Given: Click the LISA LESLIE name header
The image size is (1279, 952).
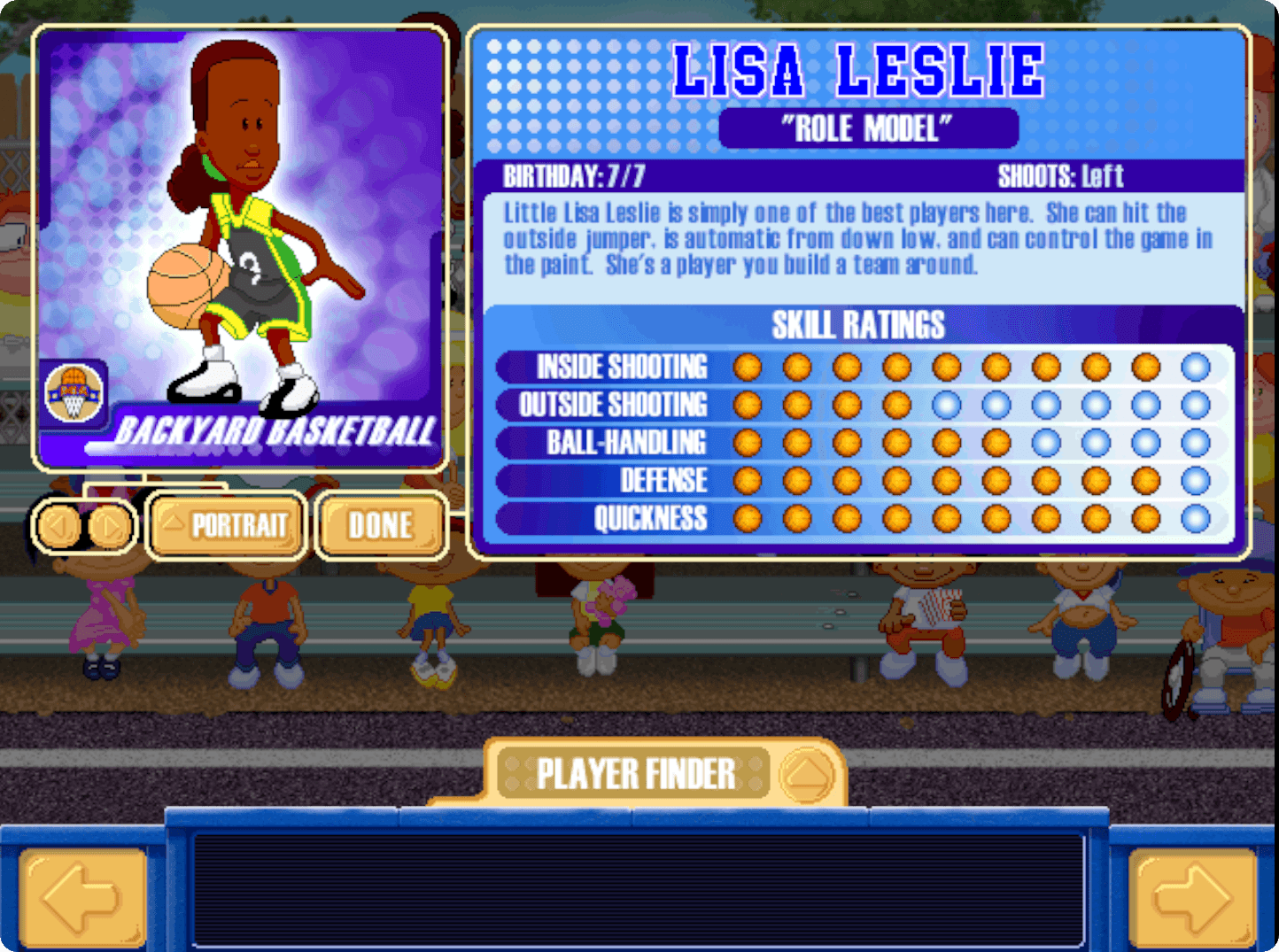Looking at the screenshot, I should pos(857,69).
